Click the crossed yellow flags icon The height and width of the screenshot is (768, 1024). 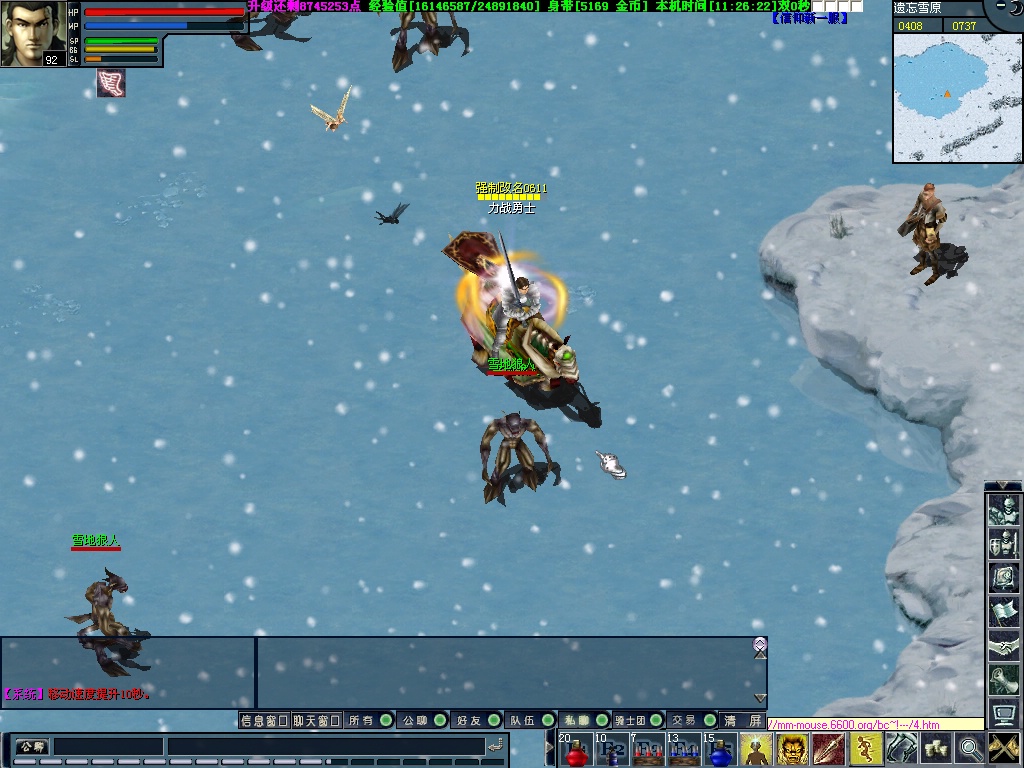pos(1004,749)
